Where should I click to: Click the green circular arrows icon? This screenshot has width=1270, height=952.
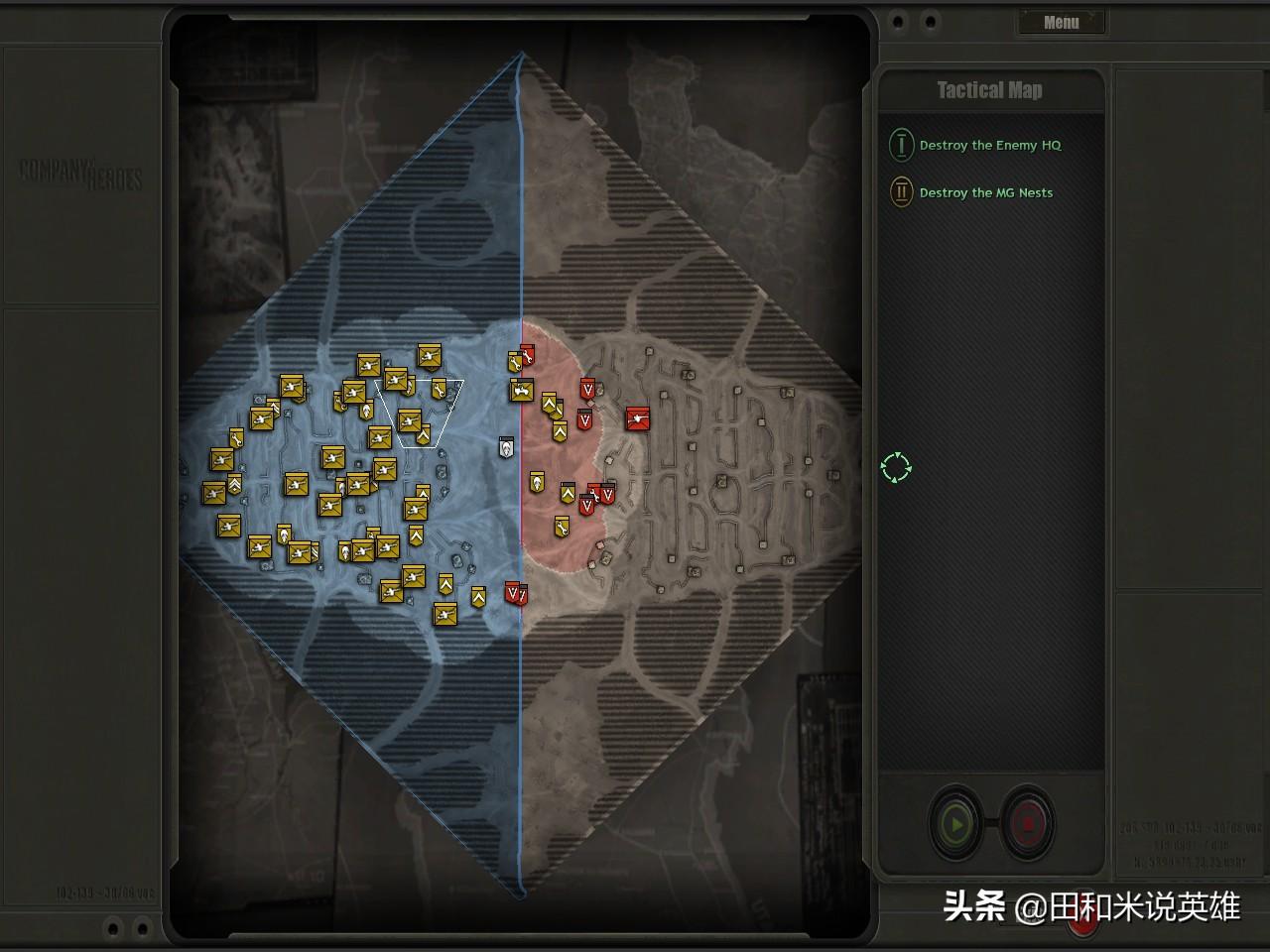point(896,468)
